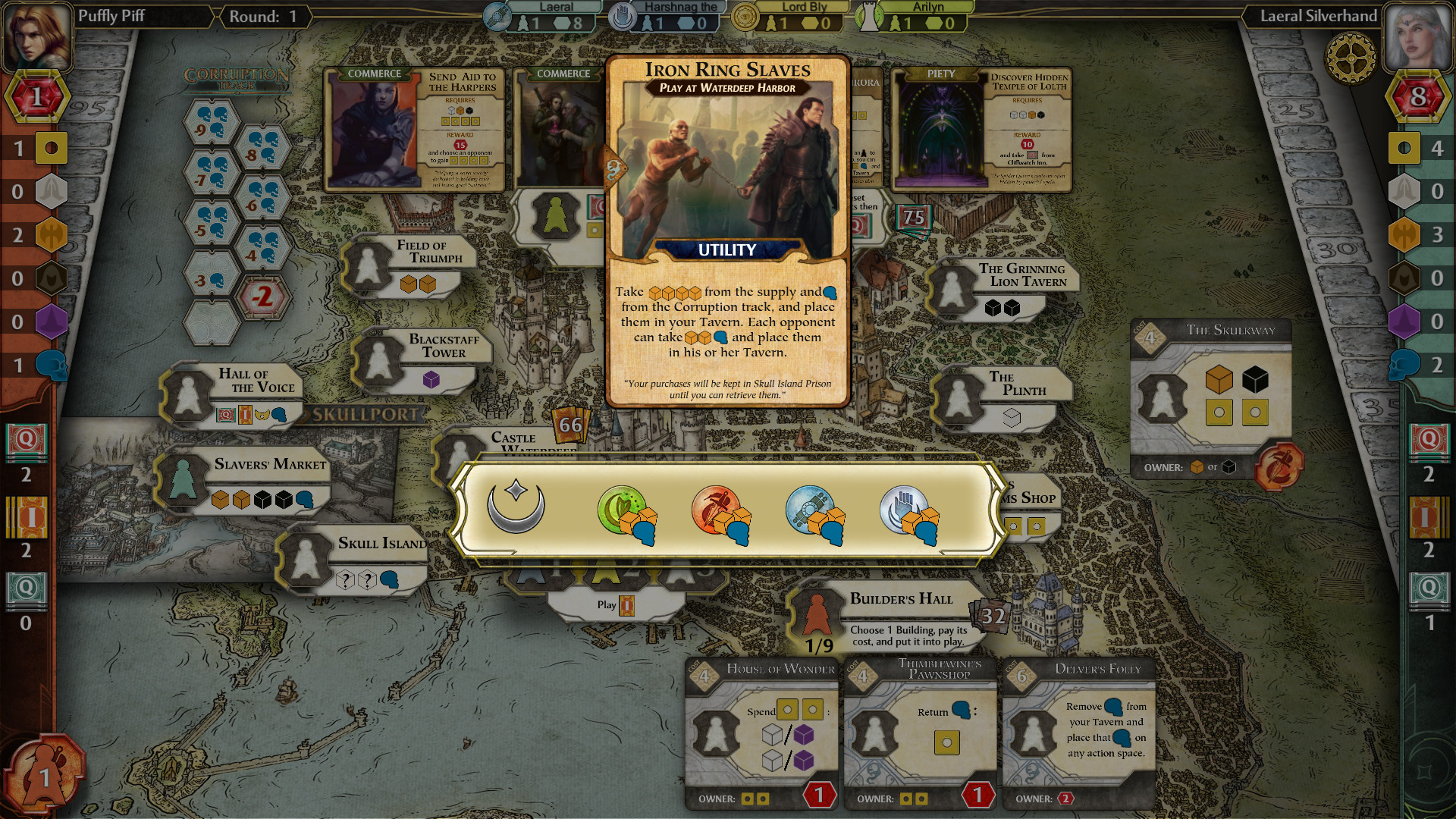
Task: Open the settings gear in the top right
Action: tap(1349, 59)
